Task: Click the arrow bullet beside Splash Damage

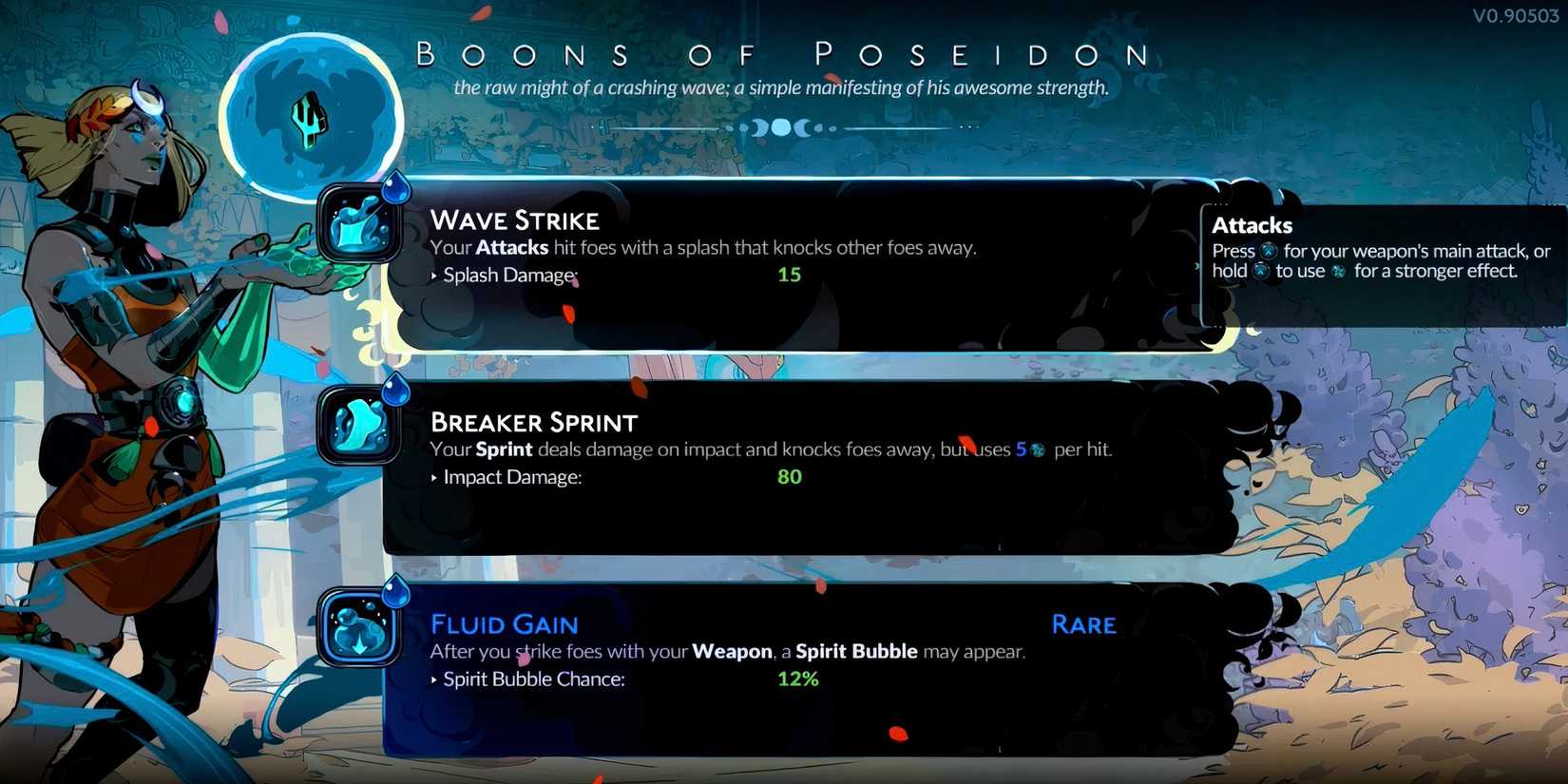Action: (434, 276)
